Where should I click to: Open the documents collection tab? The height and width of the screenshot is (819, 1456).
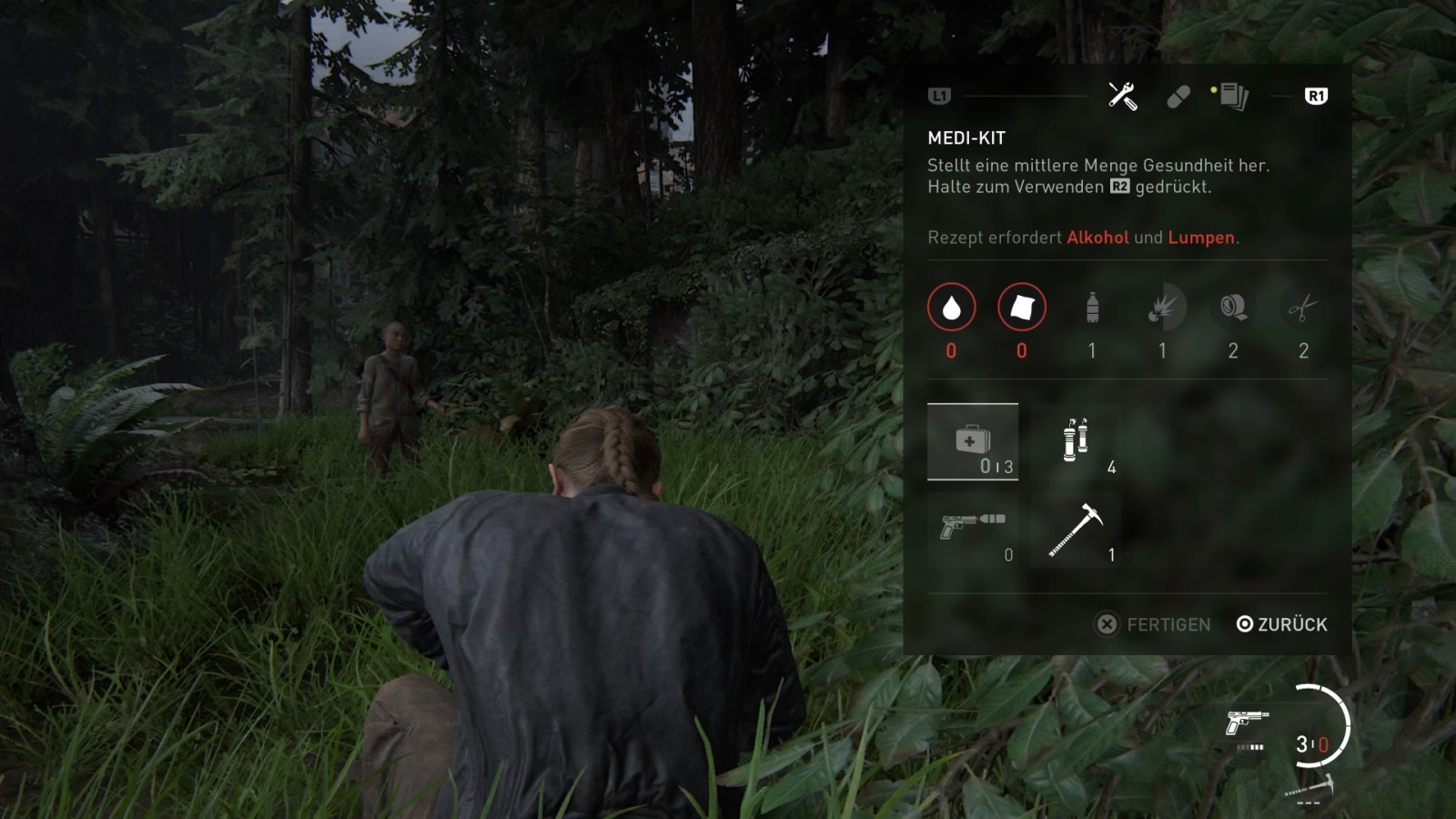pos(1233,96)
